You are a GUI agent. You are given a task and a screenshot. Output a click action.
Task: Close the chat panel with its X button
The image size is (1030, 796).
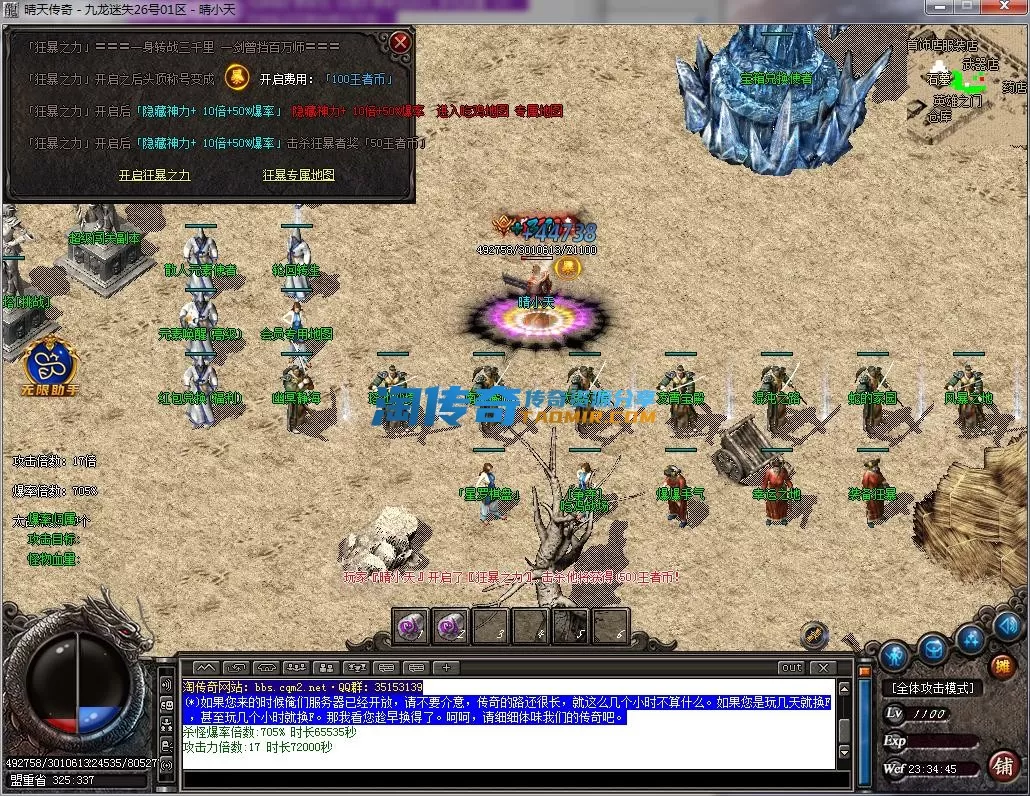(822, 667)
